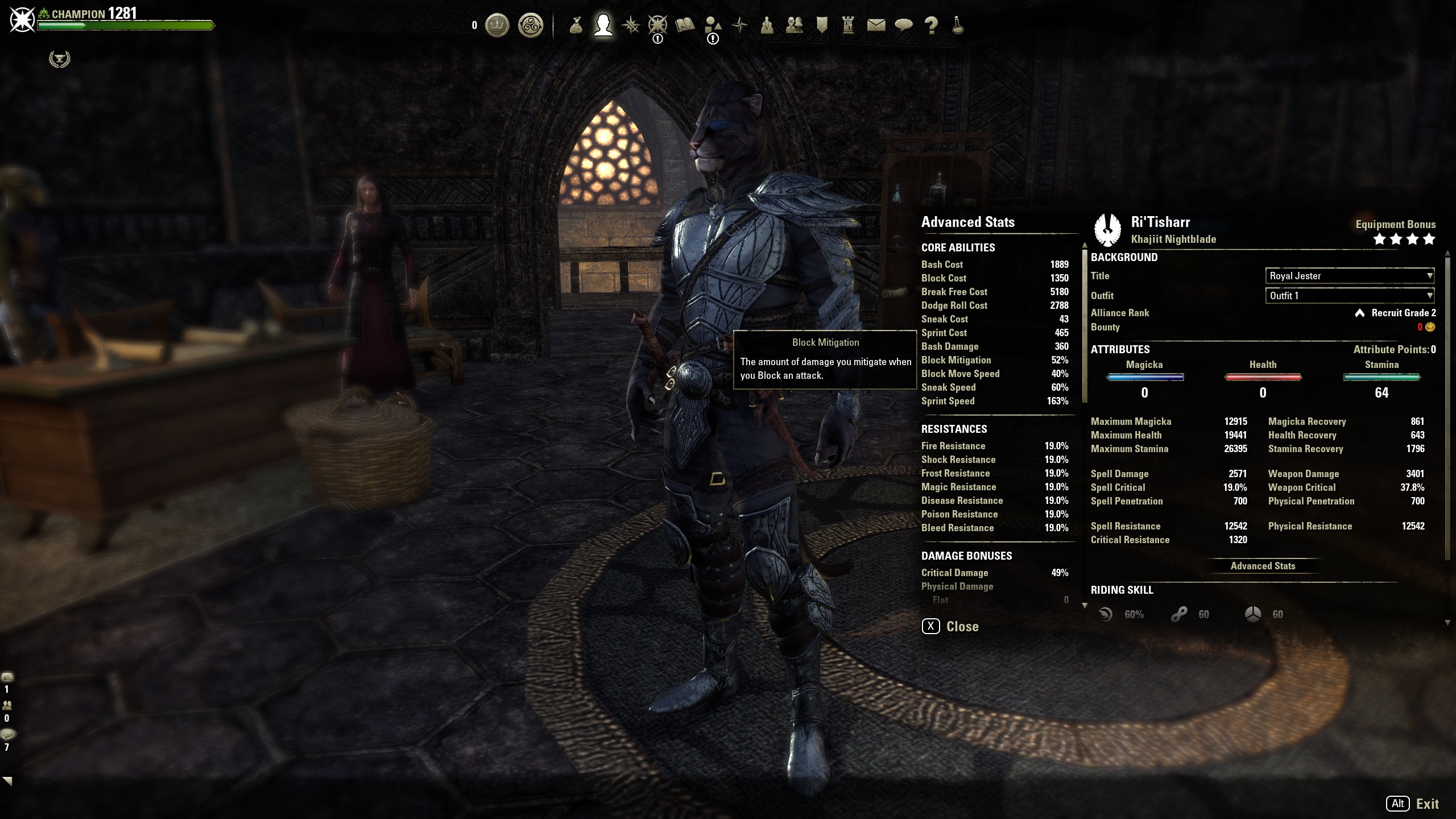Image resolution: width=1456 pixels, height=819 pixels.
Task: Open the triskelion Crown Crates icon
Action: coord(531,26)
